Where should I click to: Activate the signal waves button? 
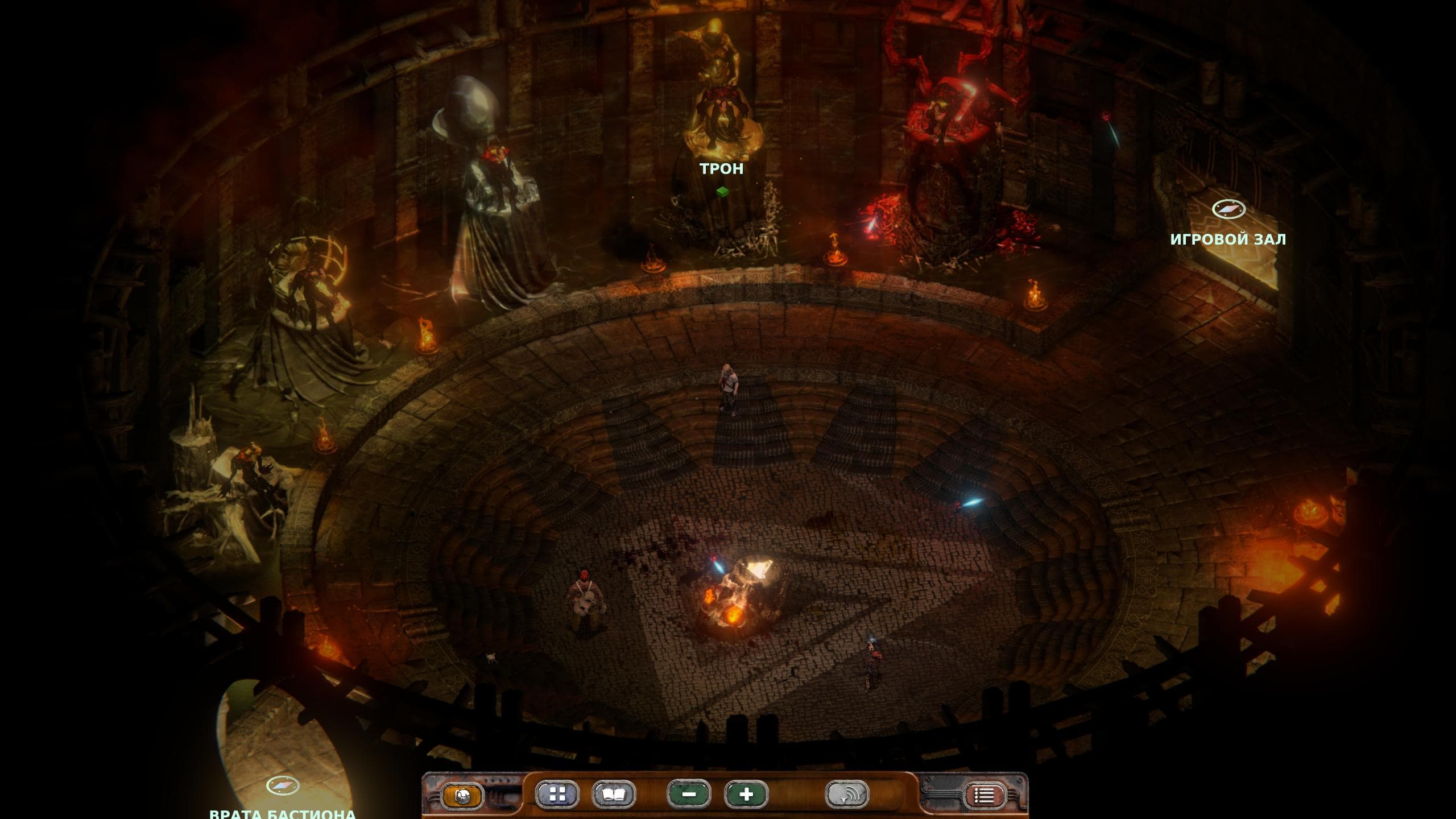pos(847,795)
